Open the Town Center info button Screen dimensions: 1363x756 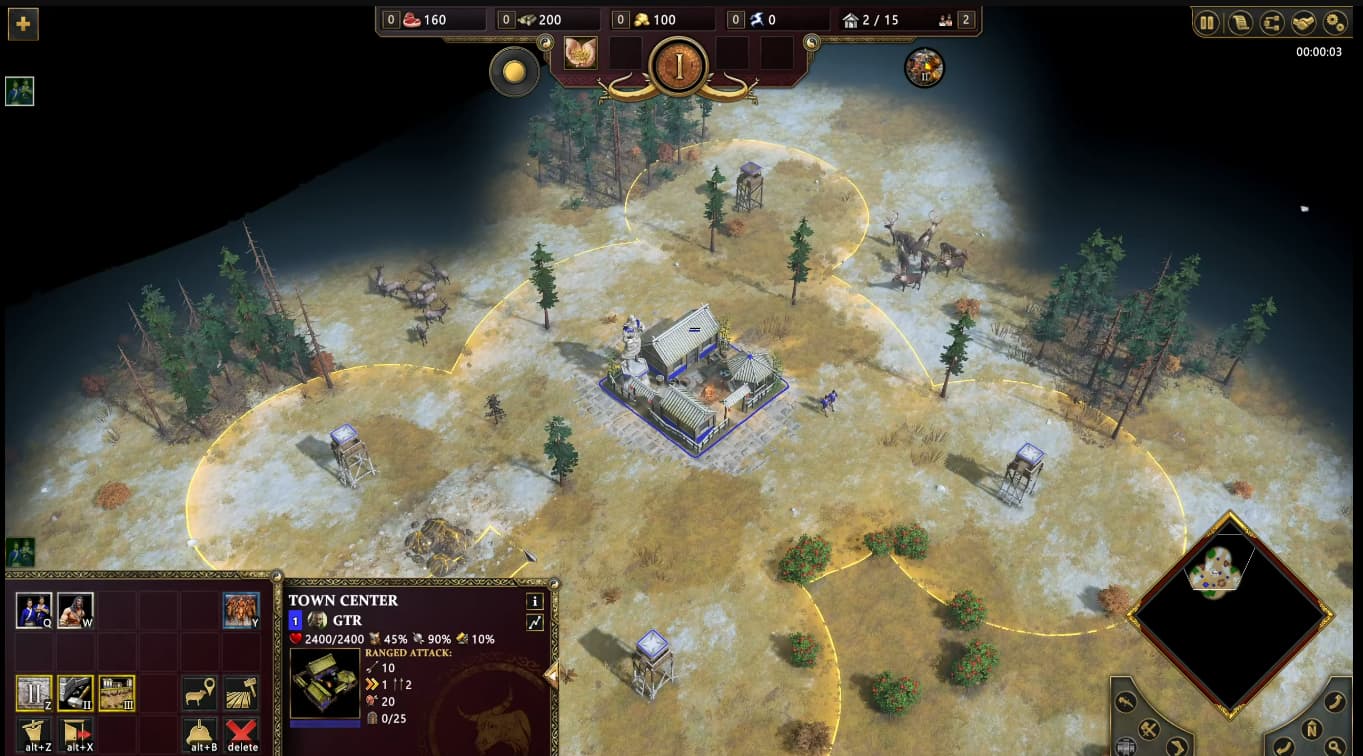(x=535, y=601)
